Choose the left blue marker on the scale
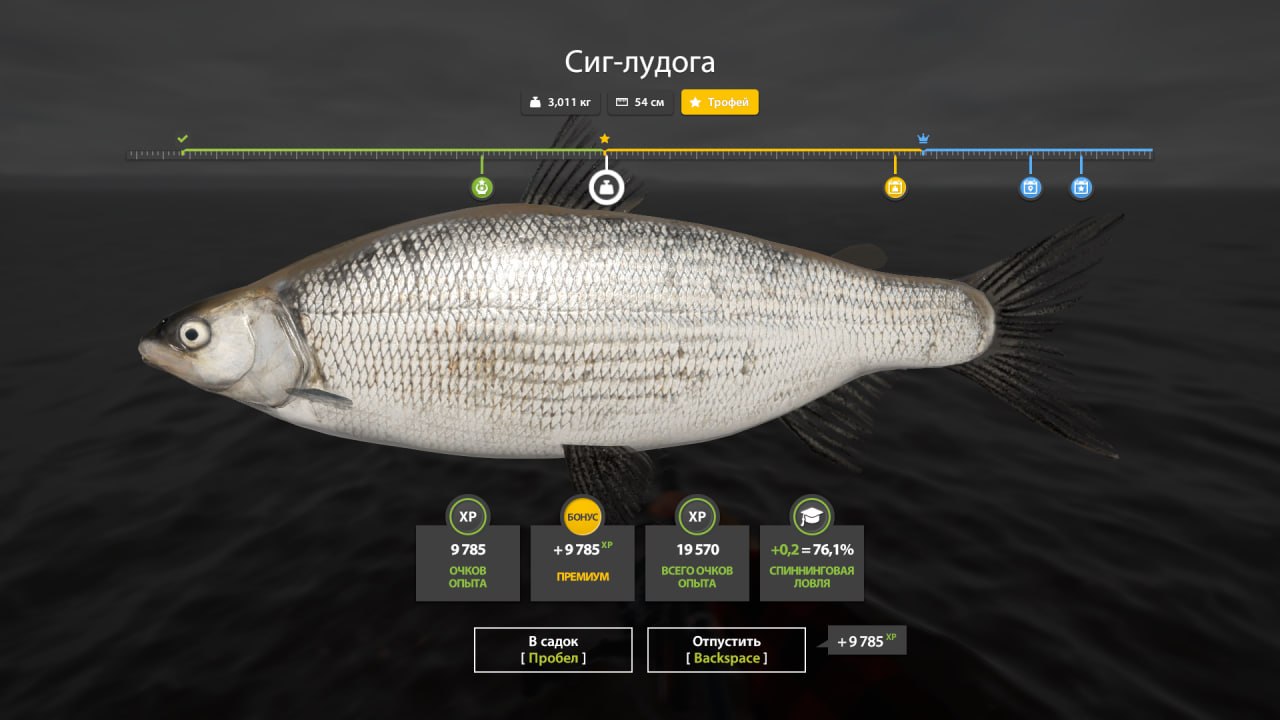This screenshot has width=1280, height=720. [1030, 187]
